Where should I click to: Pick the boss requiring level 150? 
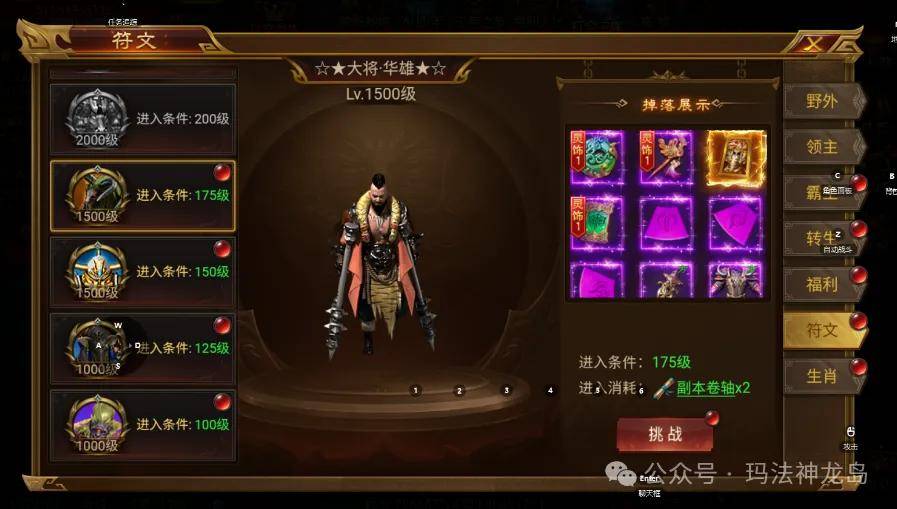coord(142,272)
